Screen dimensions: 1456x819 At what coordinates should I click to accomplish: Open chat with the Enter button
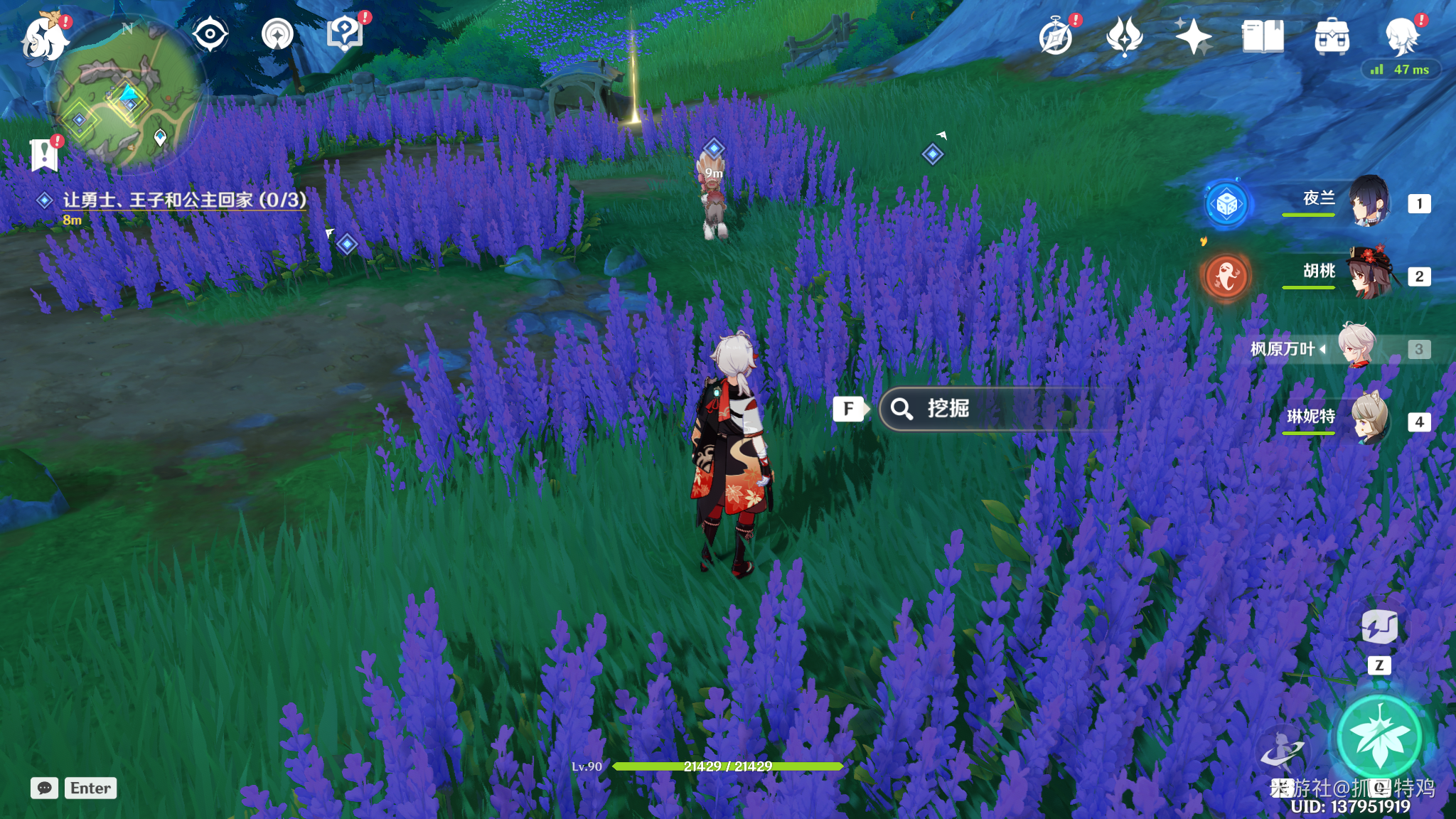tap(89, 788)
